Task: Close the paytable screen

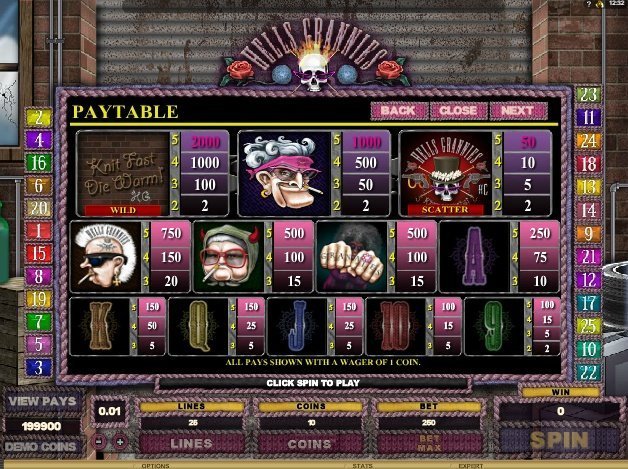Action: (x=458, y=110)
